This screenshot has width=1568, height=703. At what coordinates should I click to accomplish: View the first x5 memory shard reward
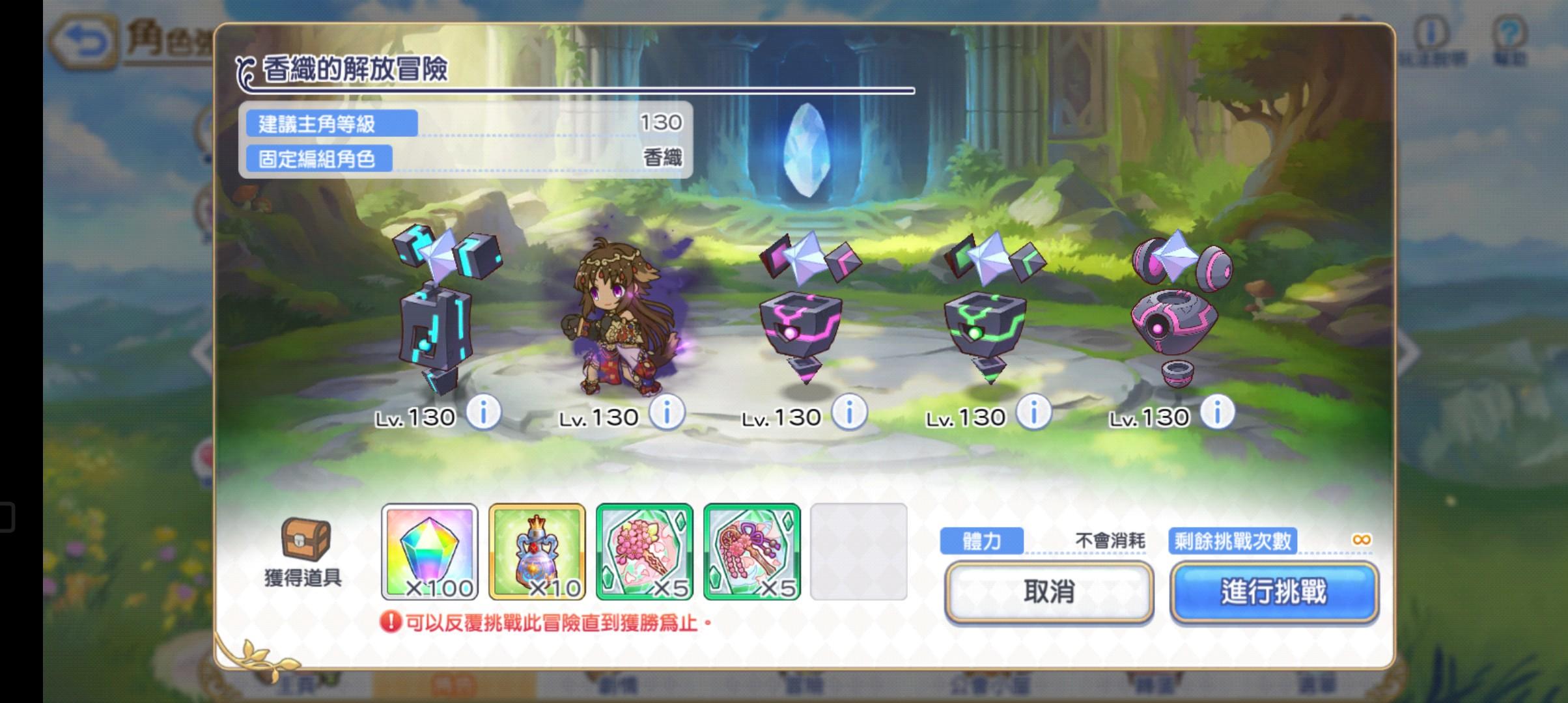pyautogui.click(x=645, y=552)
